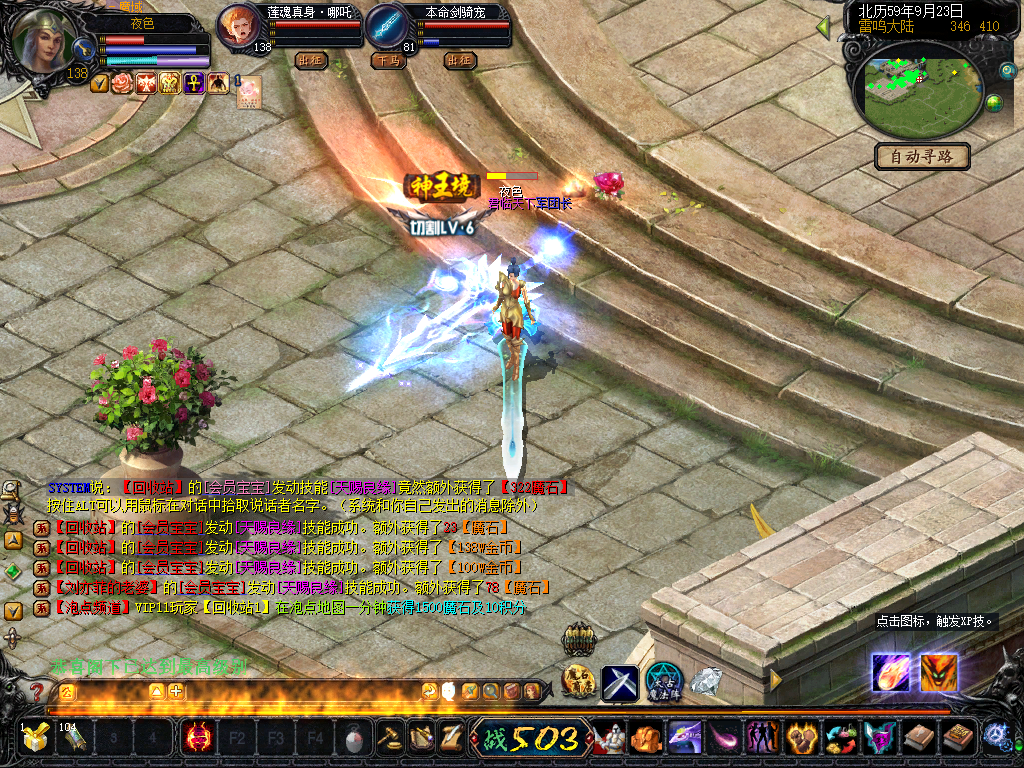Click the 自动寻路 auto-pathfinding button

[923, 156]
